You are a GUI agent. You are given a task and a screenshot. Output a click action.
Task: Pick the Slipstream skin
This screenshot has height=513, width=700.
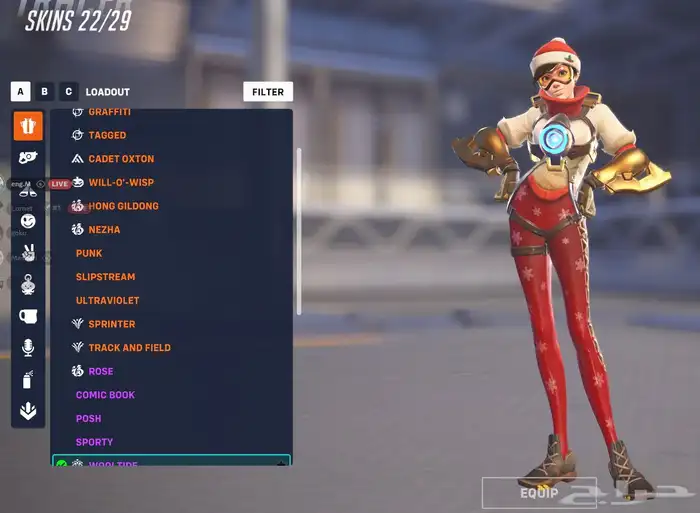pyautogui.click(x=105, y=277)
